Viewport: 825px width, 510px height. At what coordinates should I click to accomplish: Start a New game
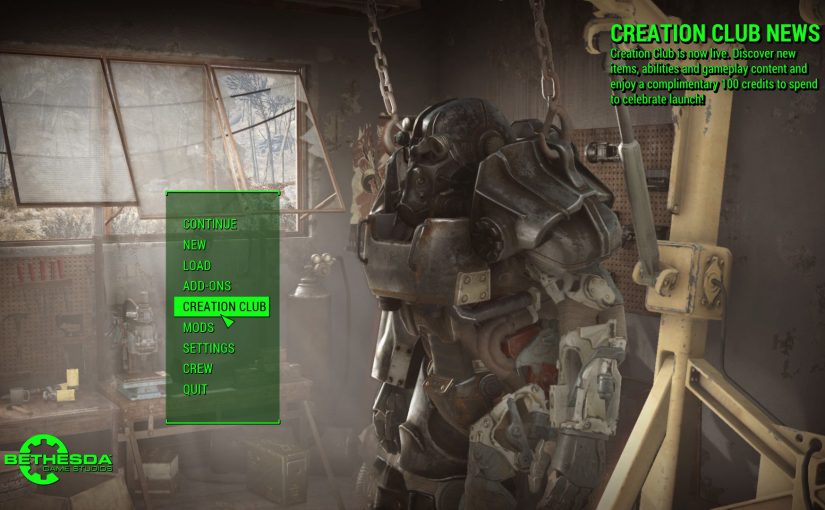click(x=195, y=245)
